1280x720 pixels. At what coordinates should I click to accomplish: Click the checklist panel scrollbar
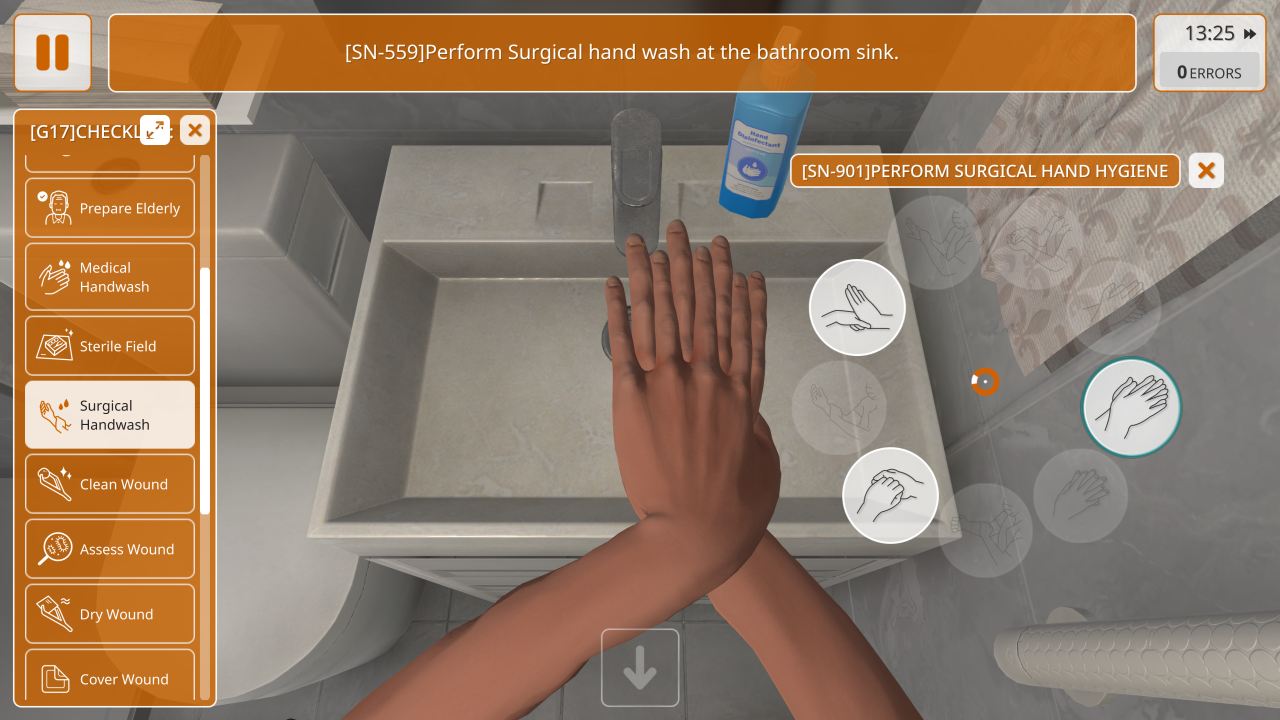[205, 390]
